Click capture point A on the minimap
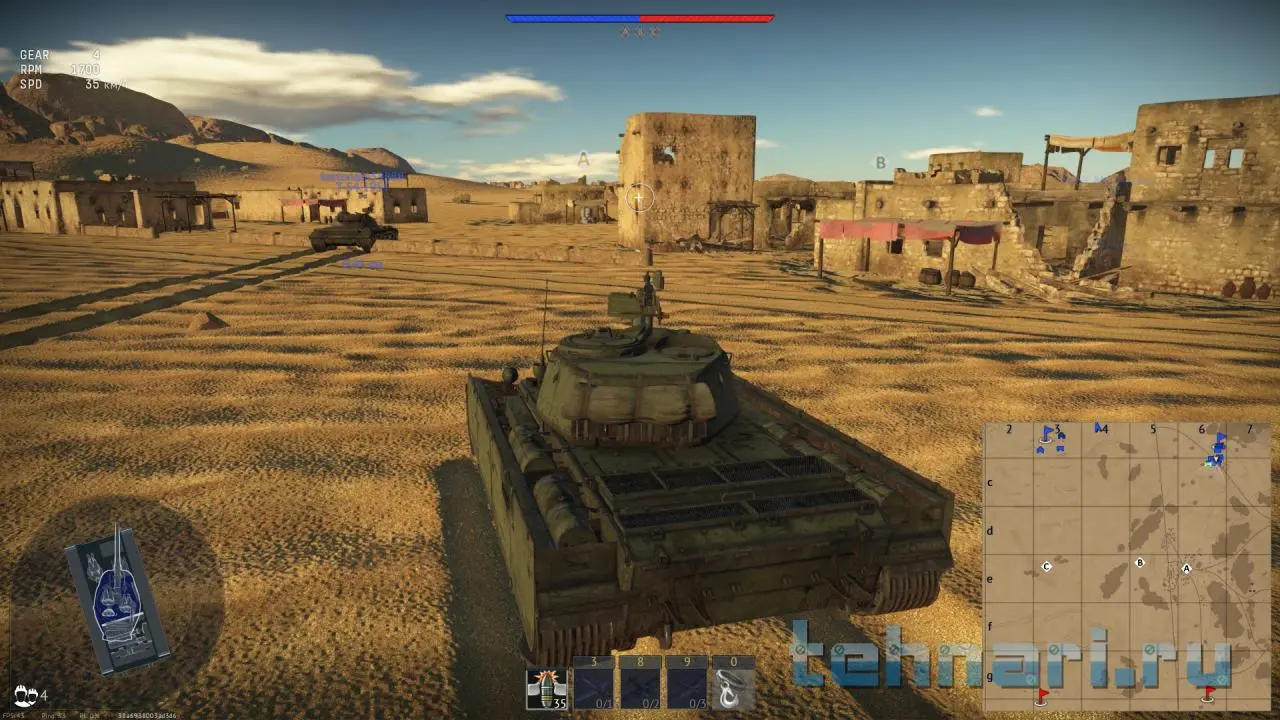This screenshot has height=720, width=1280. tap(1187, 568)
